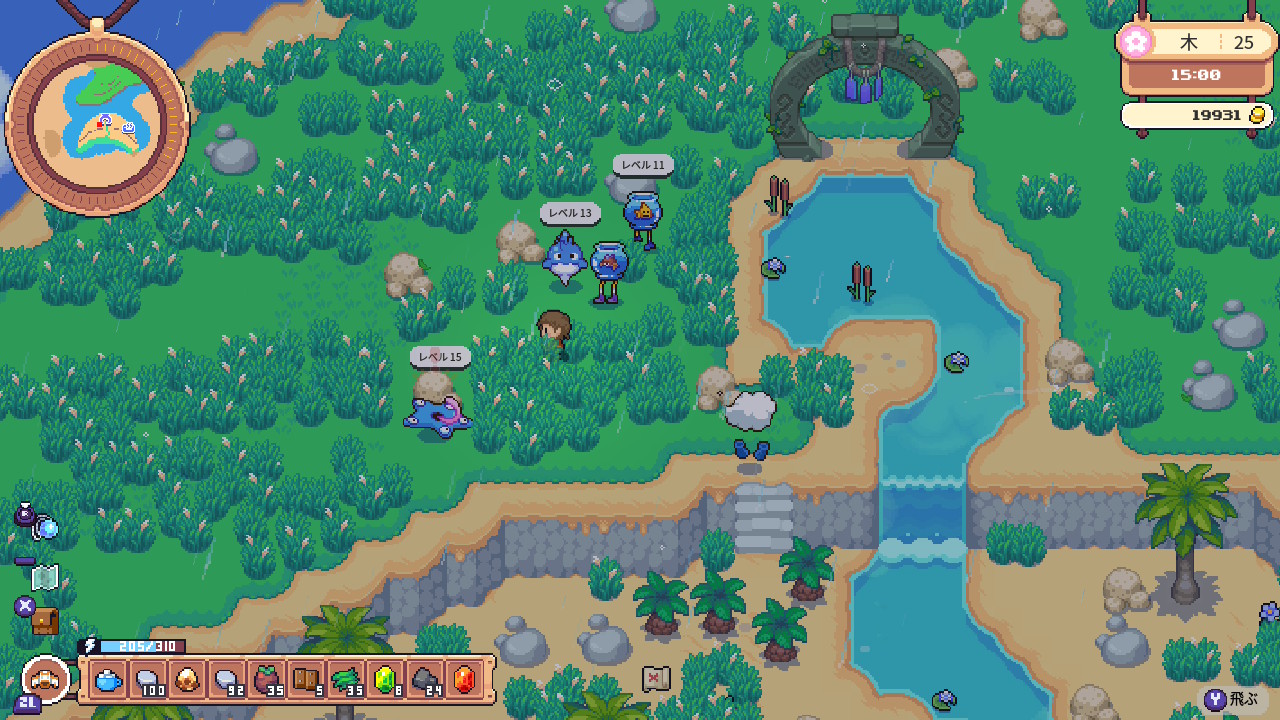Image resolution: width=1280 pixels, height=720 pixels.
Task: Click the round orange-and-white icon beside the hotbar
Action: tap(46, 679)
